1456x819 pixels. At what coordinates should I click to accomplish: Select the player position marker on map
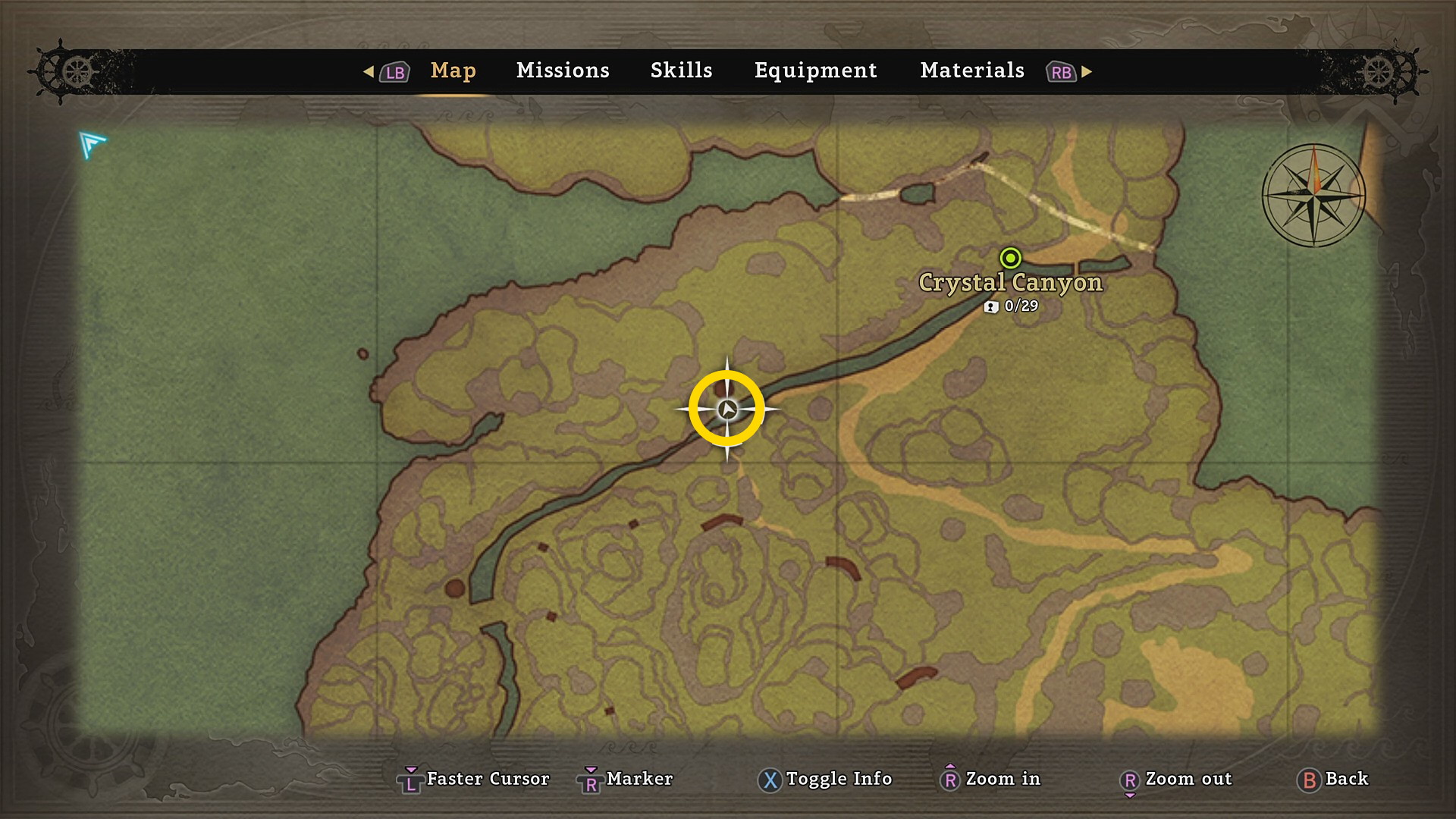coord(727,409)
